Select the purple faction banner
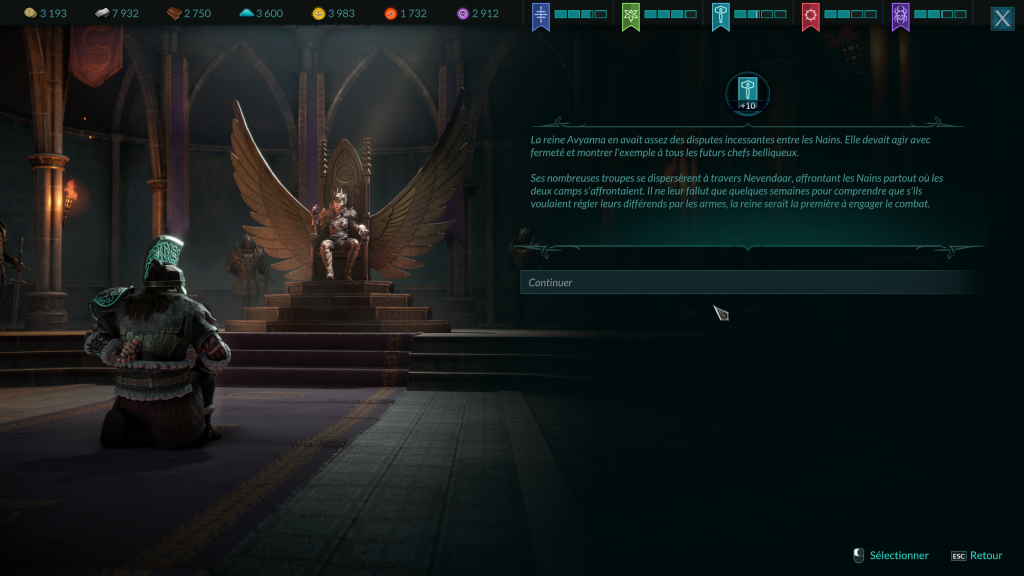Viewport: 1024px width, 576px height. [x=901, y=16]
